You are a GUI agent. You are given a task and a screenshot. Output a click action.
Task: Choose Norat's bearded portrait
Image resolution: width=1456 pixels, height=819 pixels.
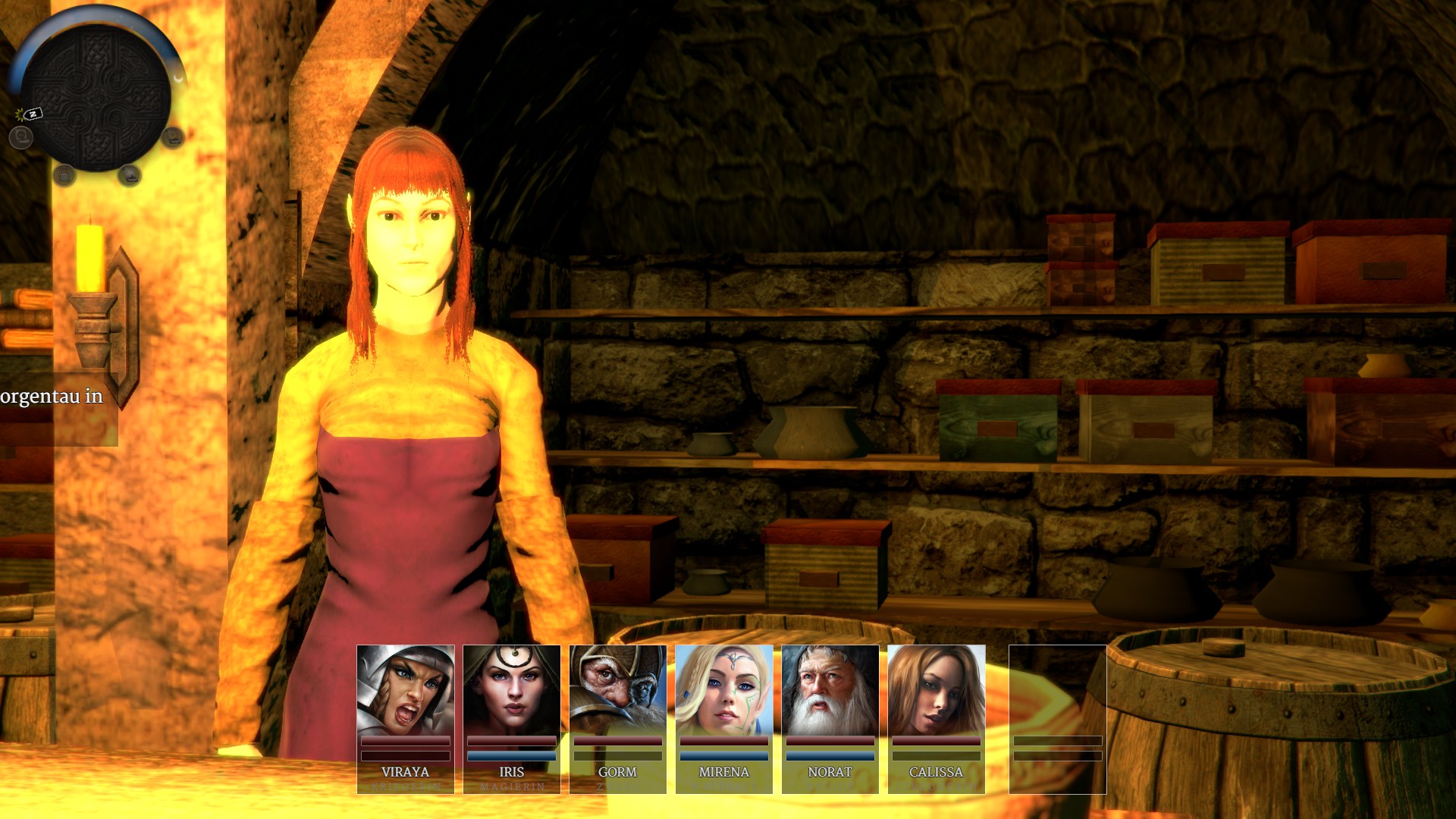(830, 690)
